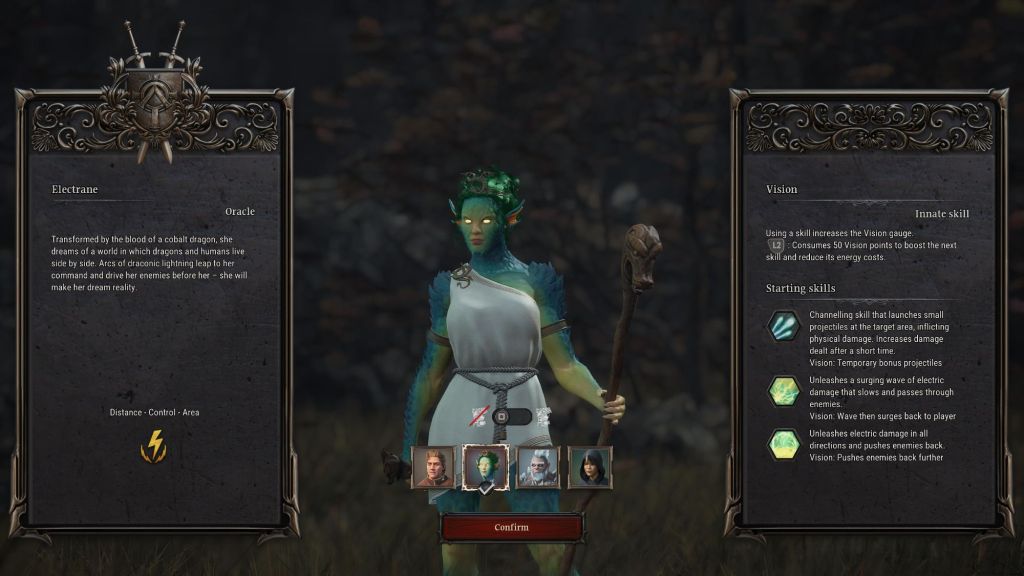
Task: Choose the electric pushback skill icon
Action: pos(783,444)
